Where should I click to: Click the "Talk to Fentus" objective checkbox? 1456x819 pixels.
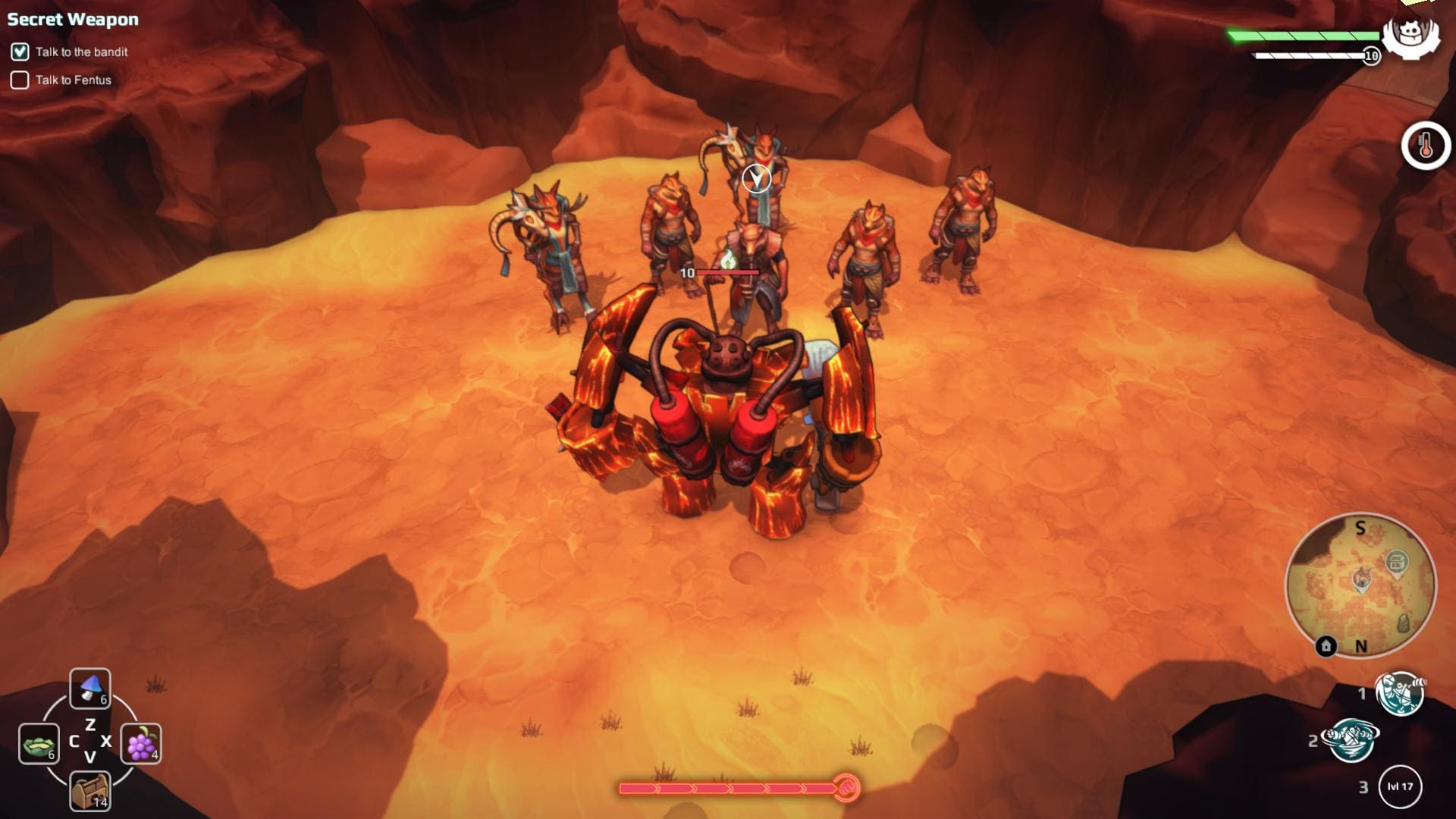[x=20, y=80]
